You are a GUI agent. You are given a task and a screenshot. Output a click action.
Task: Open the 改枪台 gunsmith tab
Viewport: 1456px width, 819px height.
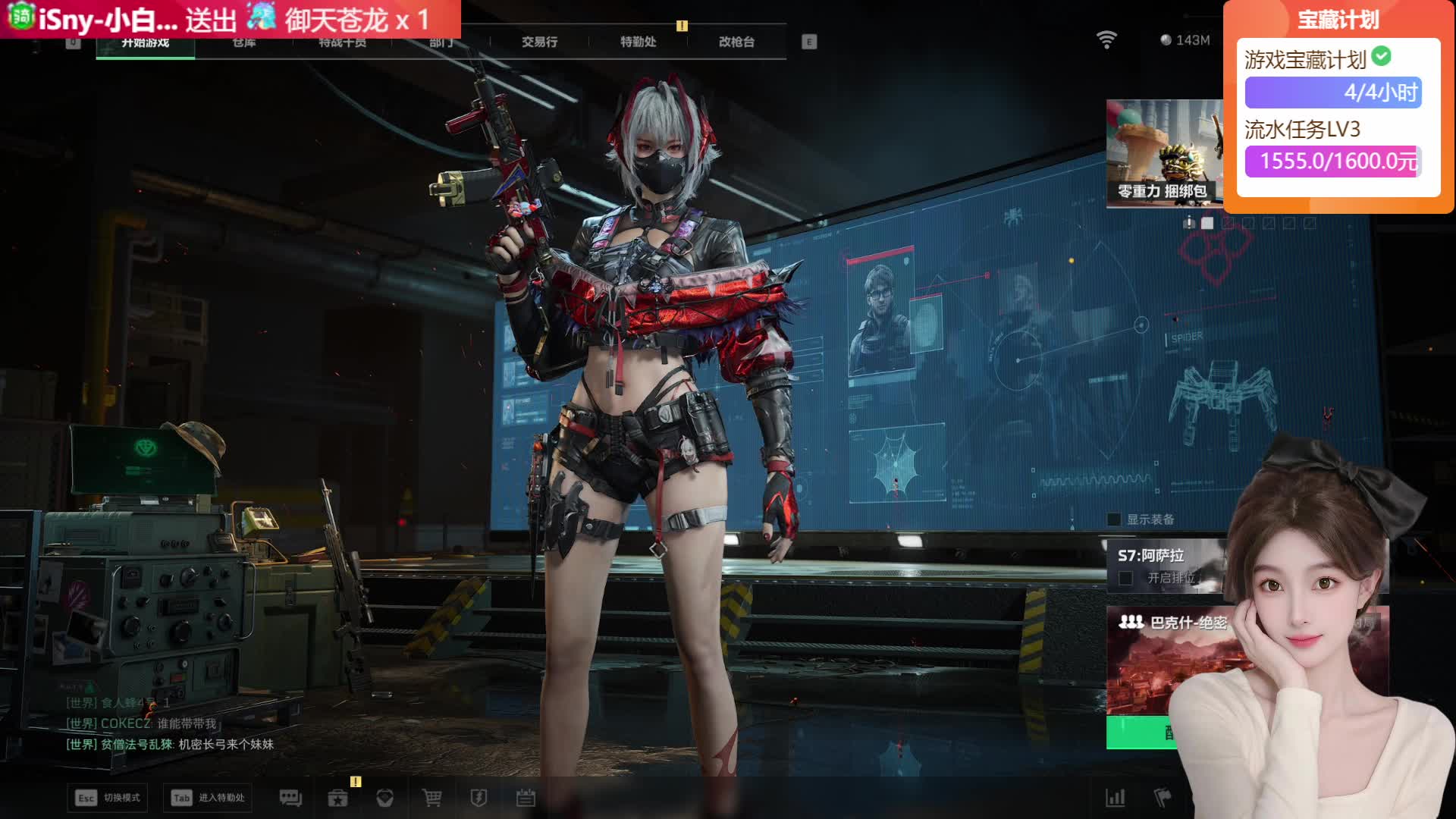736,42
